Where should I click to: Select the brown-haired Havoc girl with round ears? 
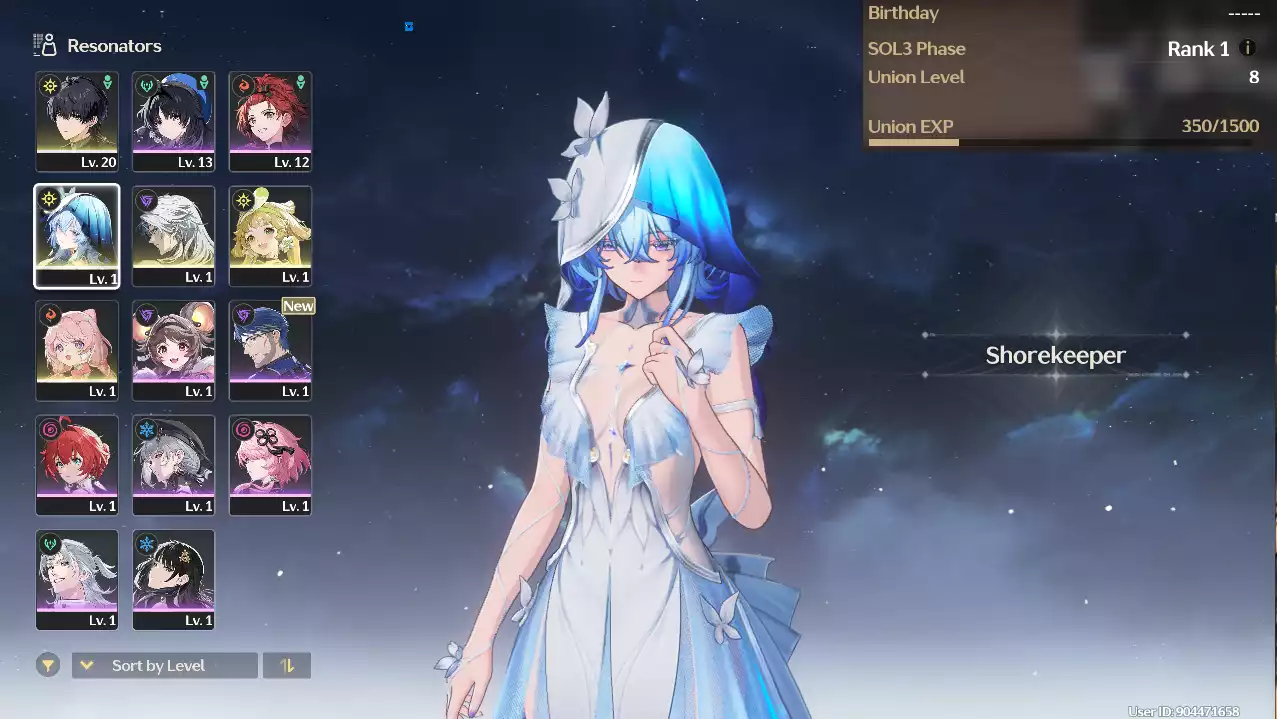[x=174, y=350]
